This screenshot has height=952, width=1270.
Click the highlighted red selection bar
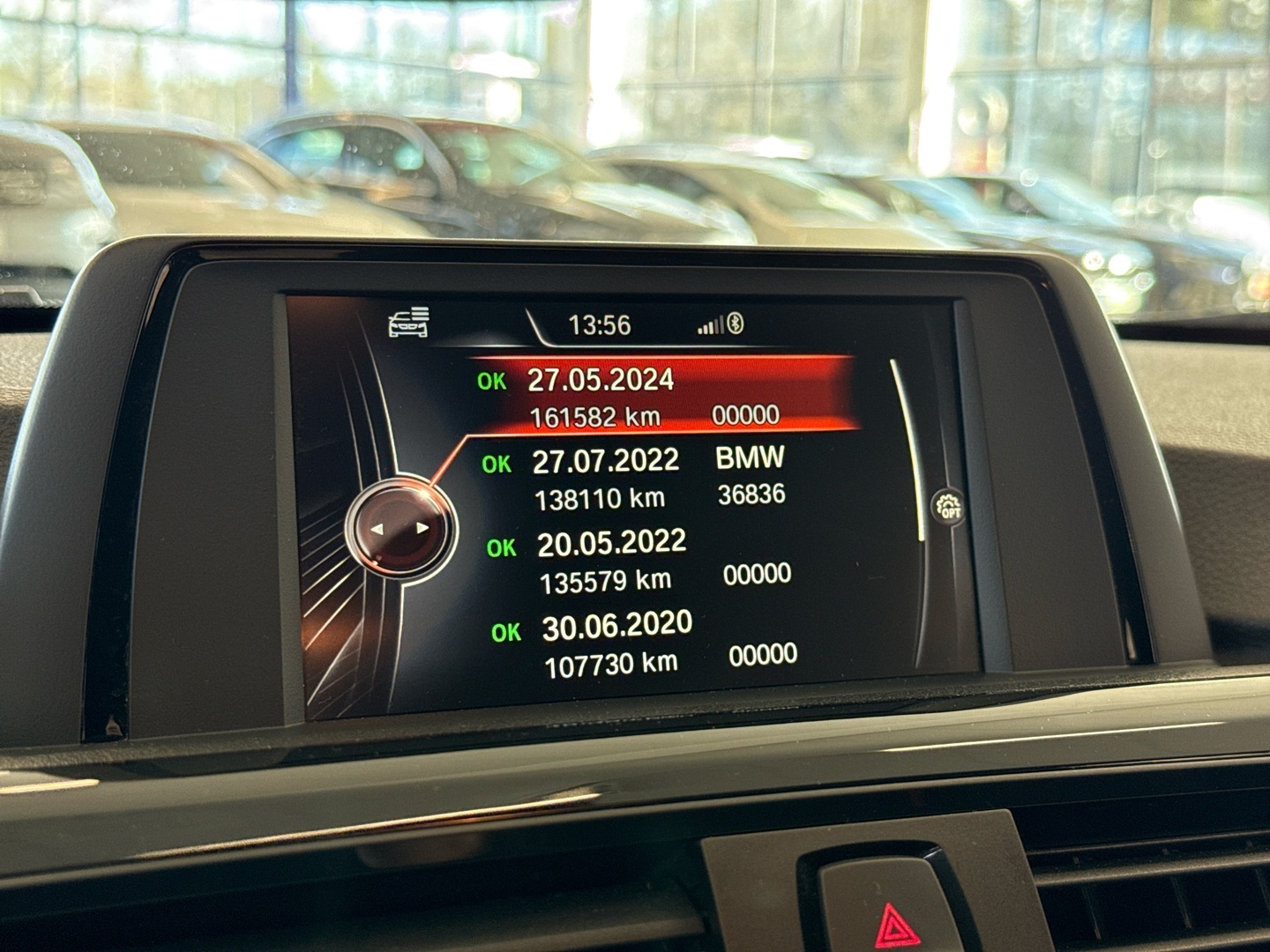pos(661,395)
